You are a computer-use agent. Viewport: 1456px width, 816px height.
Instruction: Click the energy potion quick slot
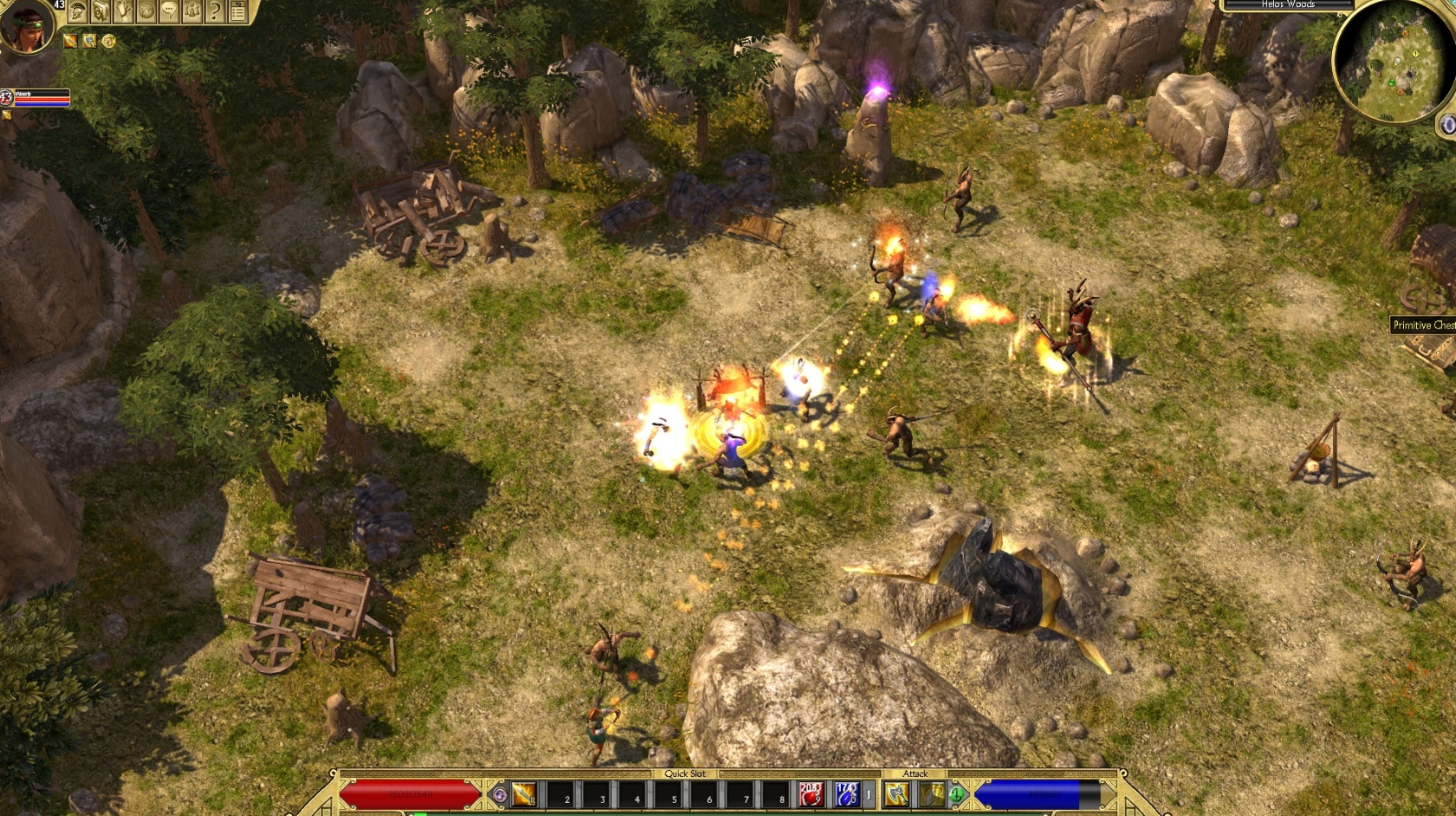click(x=847, y=794)
